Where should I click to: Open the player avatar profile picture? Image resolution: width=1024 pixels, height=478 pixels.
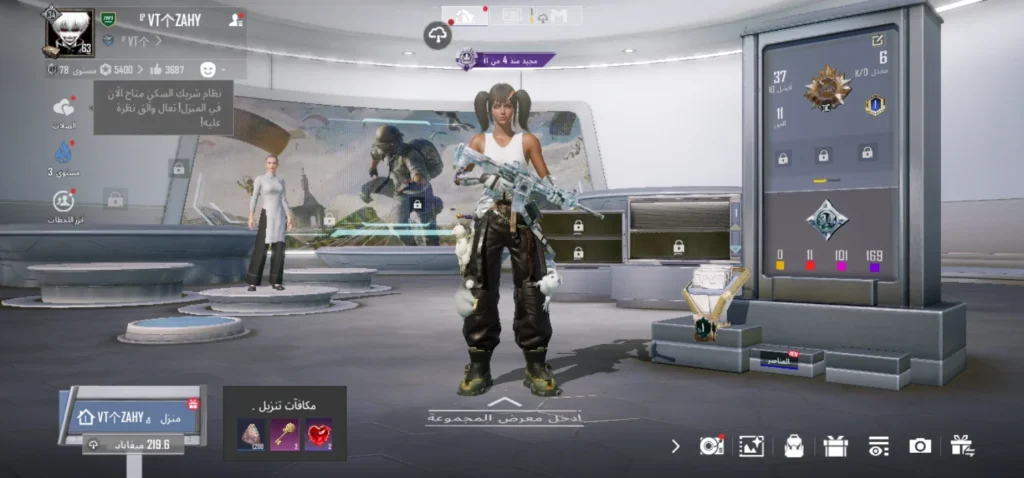pyautogui.click(x=68, y=33)
